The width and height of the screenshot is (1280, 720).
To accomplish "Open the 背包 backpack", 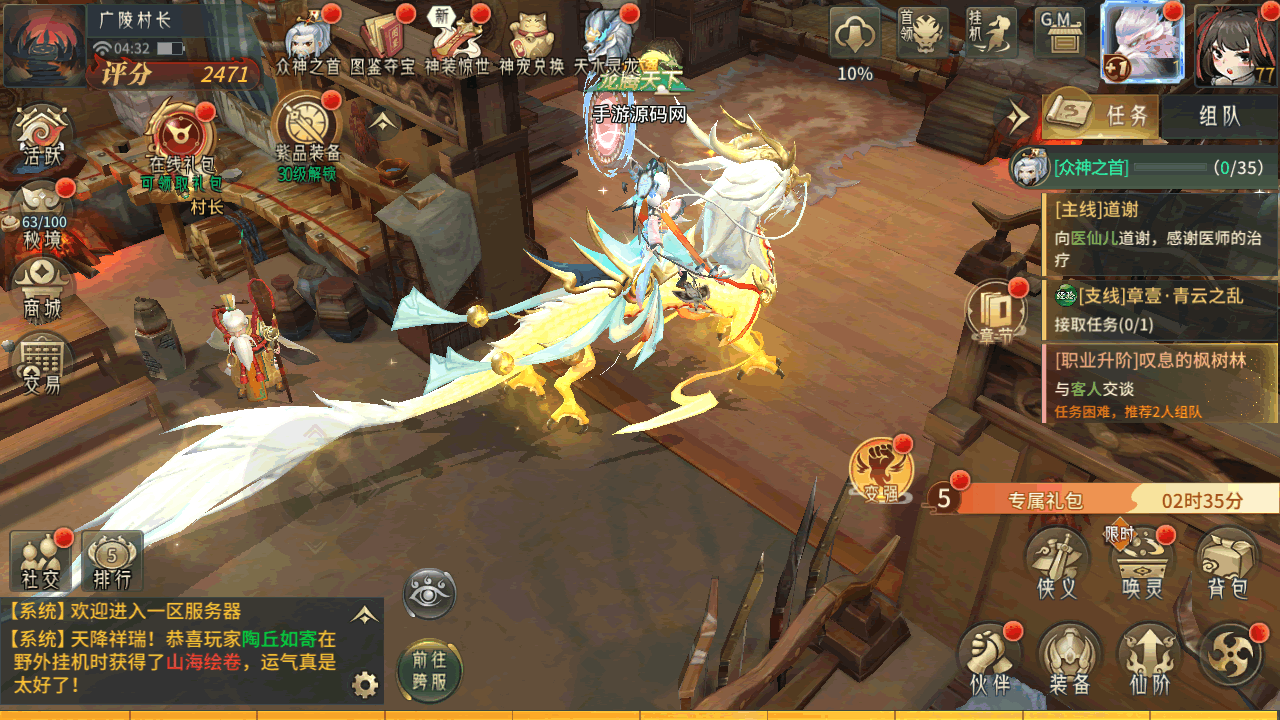I will (x=1227, y=564).
